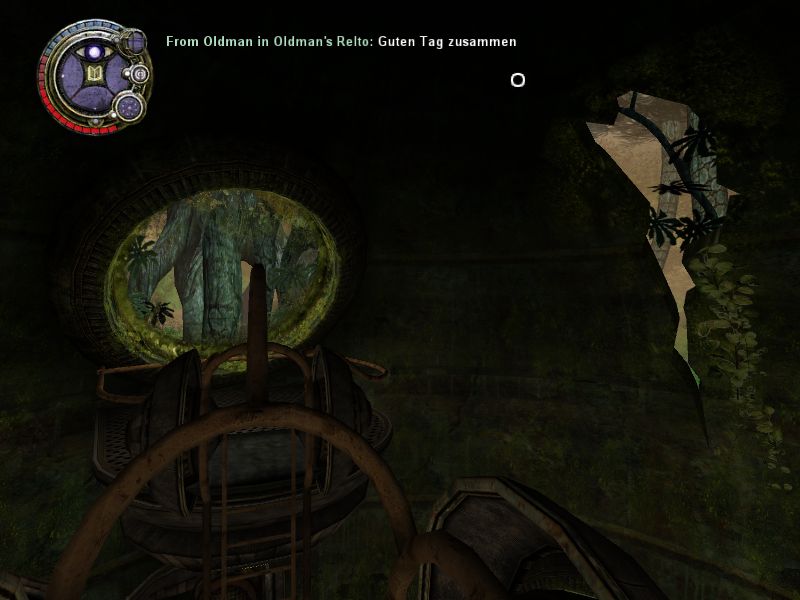Click Oldman's chat message line

pos(341,42)
